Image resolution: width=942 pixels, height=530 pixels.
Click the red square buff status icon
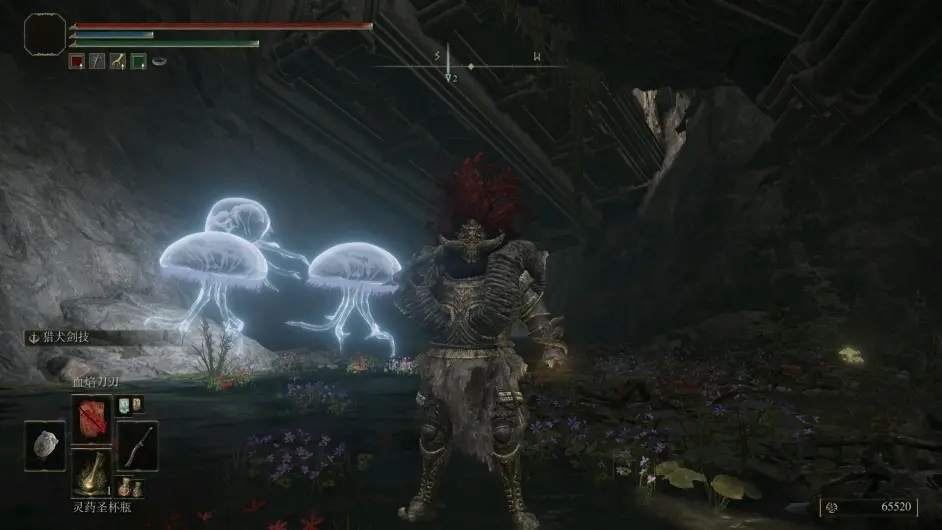(x=77, y=61)
